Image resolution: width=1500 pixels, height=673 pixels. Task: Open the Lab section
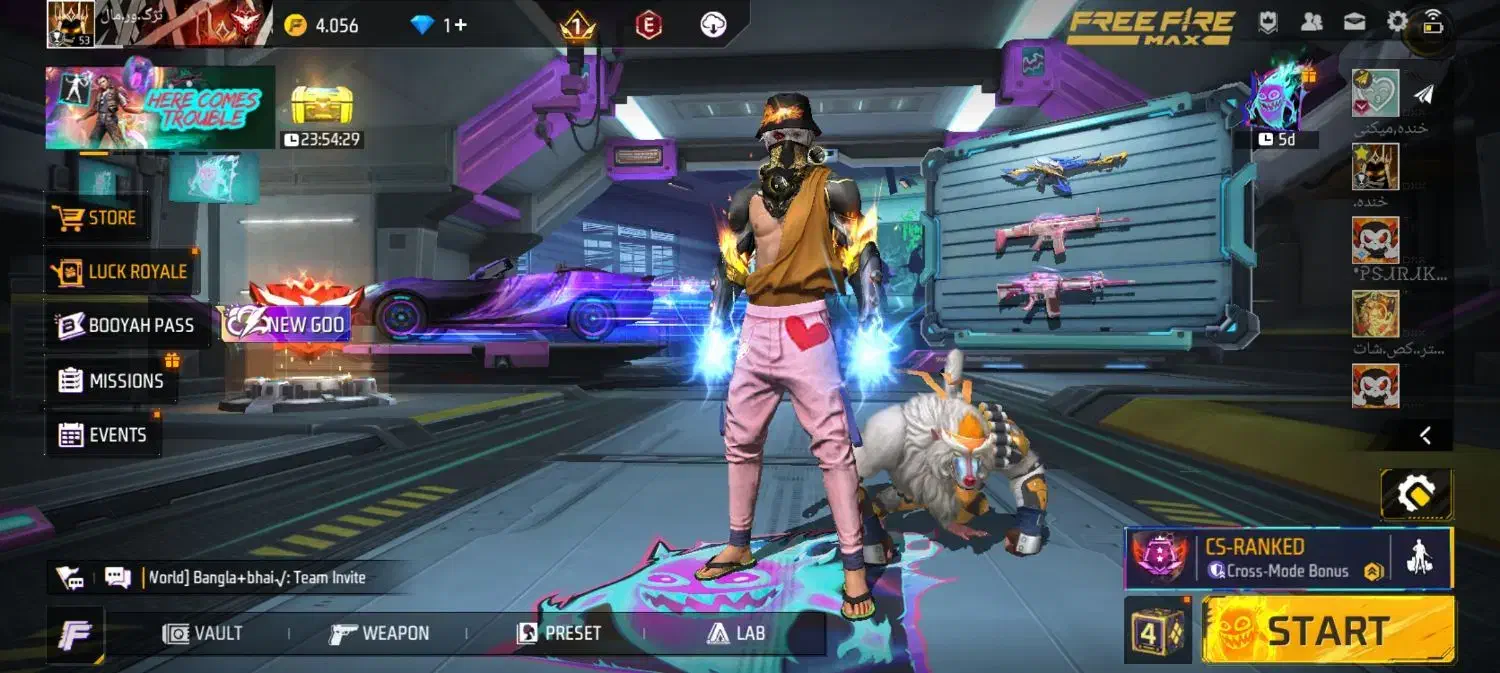[x=736, y=633]
